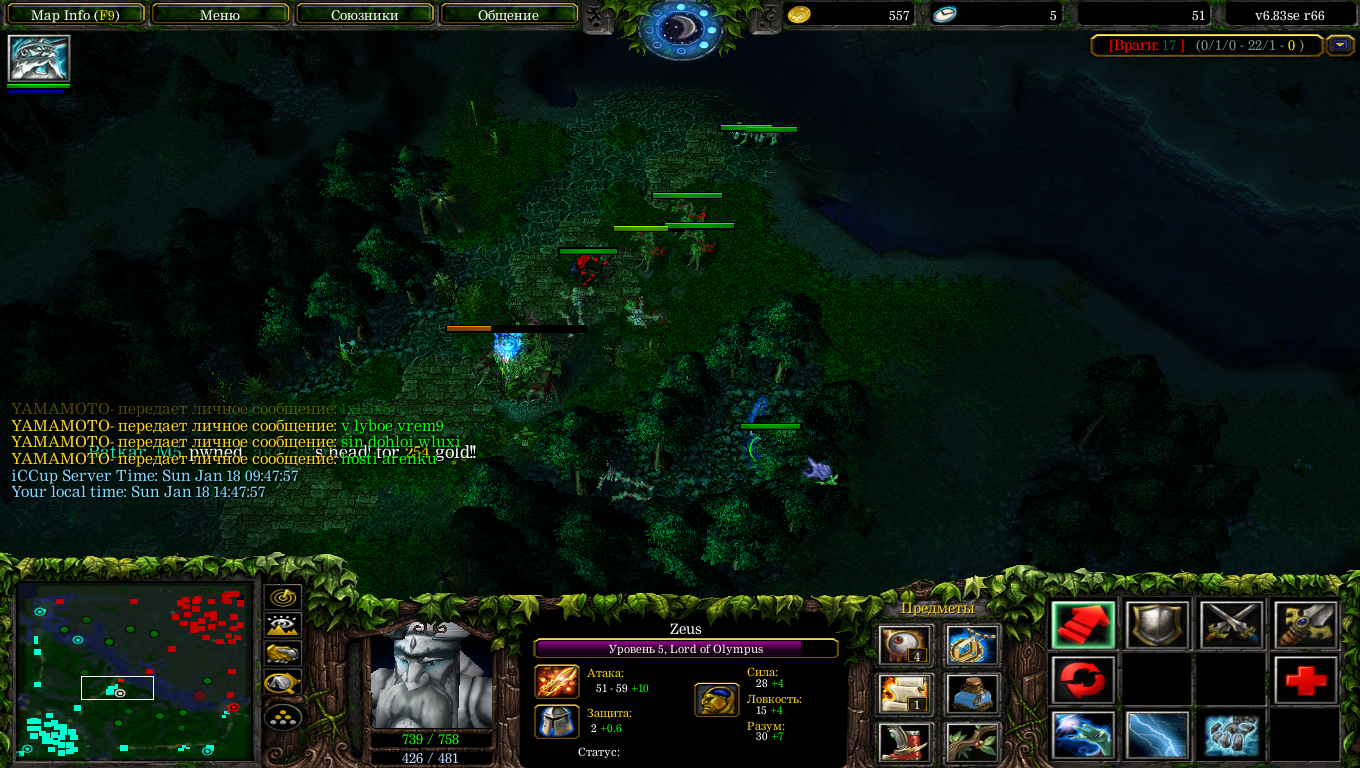Toggle the formation movement button
Viewport: 1360px width, 768px height.
[x=284, y=717]
